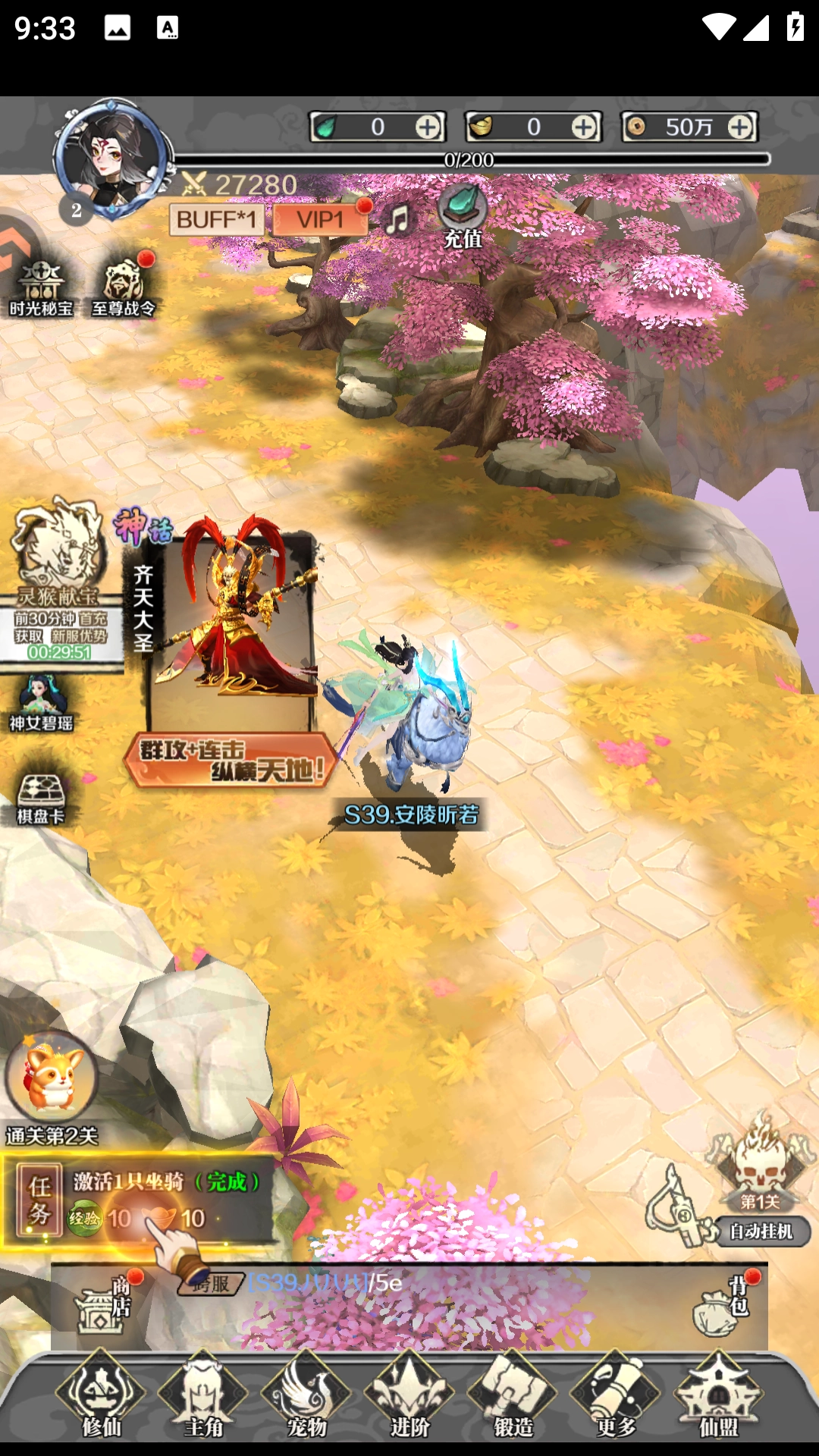Show the 更多 more options menu
The height and width of the screenshot is (1456, 819).
[x=616, y=1397]
